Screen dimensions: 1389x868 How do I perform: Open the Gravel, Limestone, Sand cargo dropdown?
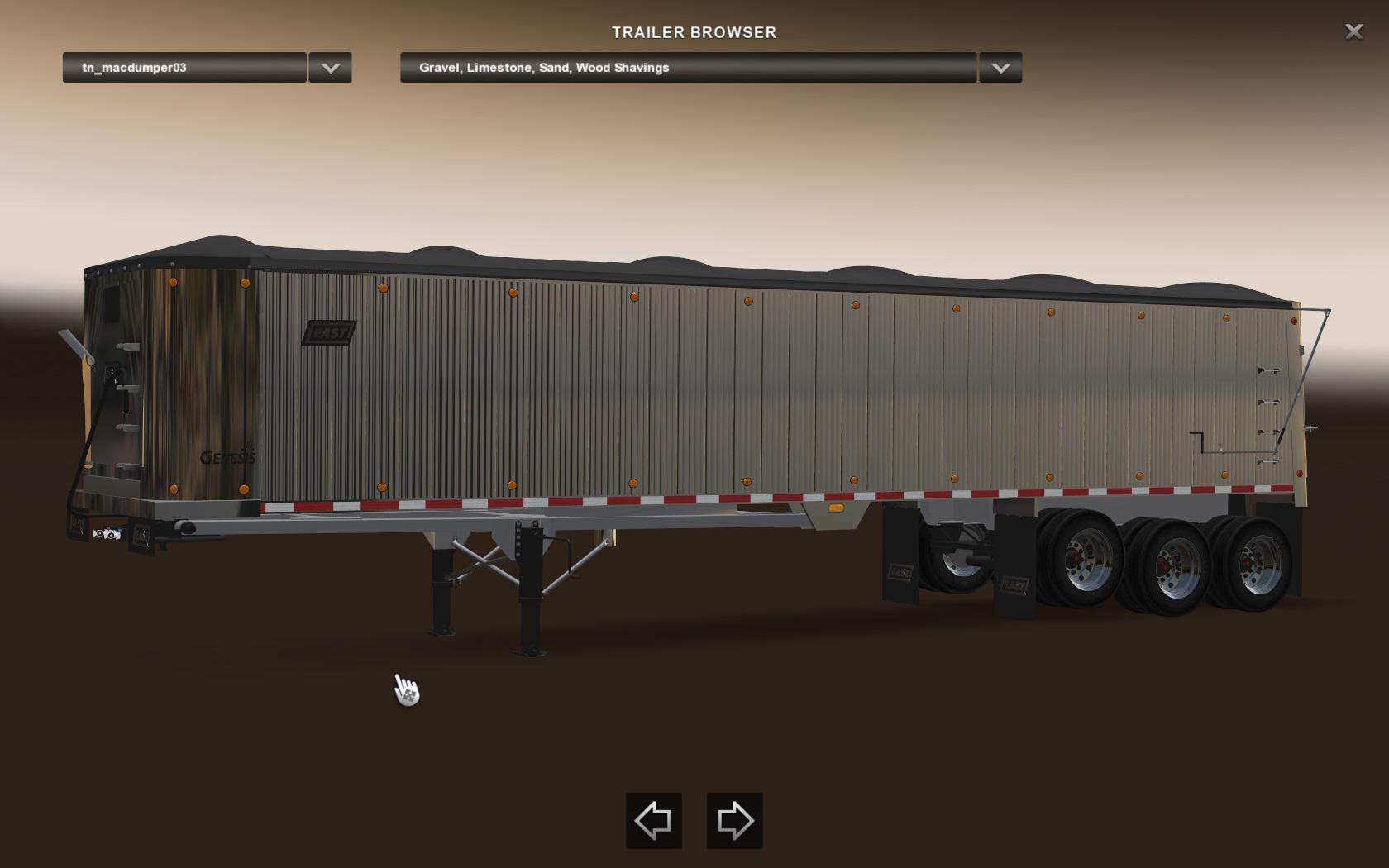click(688, 68)
